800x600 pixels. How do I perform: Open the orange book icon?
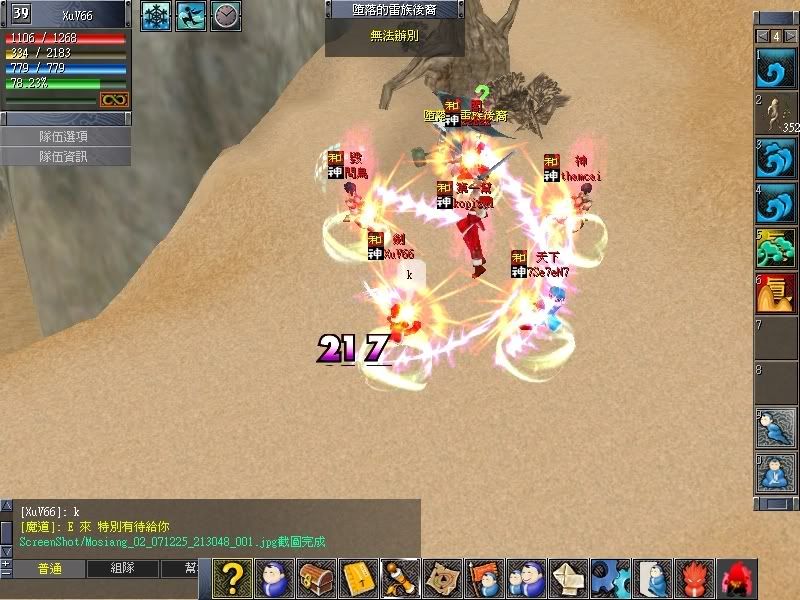tap(358, 578)
